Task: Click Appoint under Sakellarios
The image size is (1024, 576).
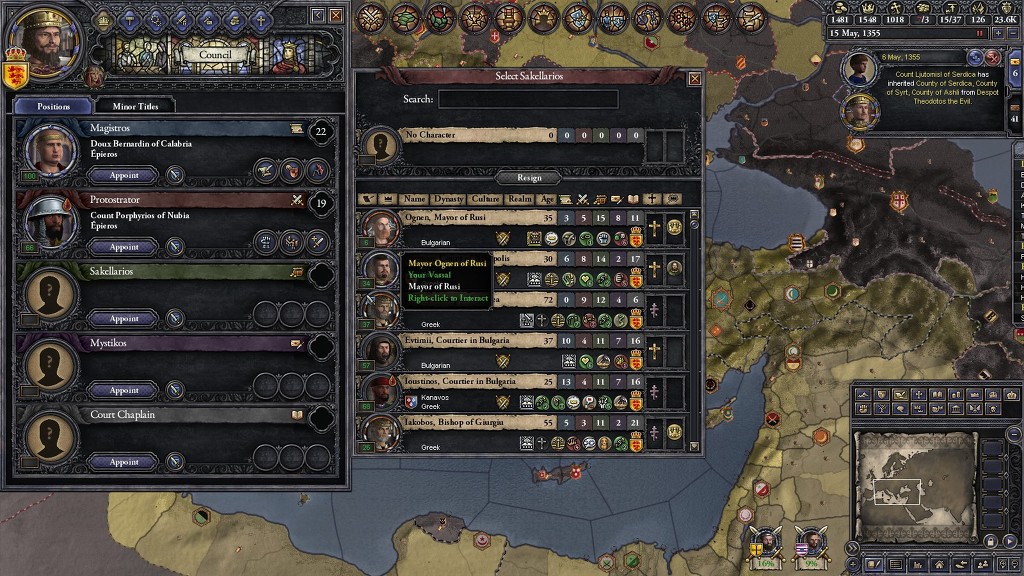Action: click(124, 319)
